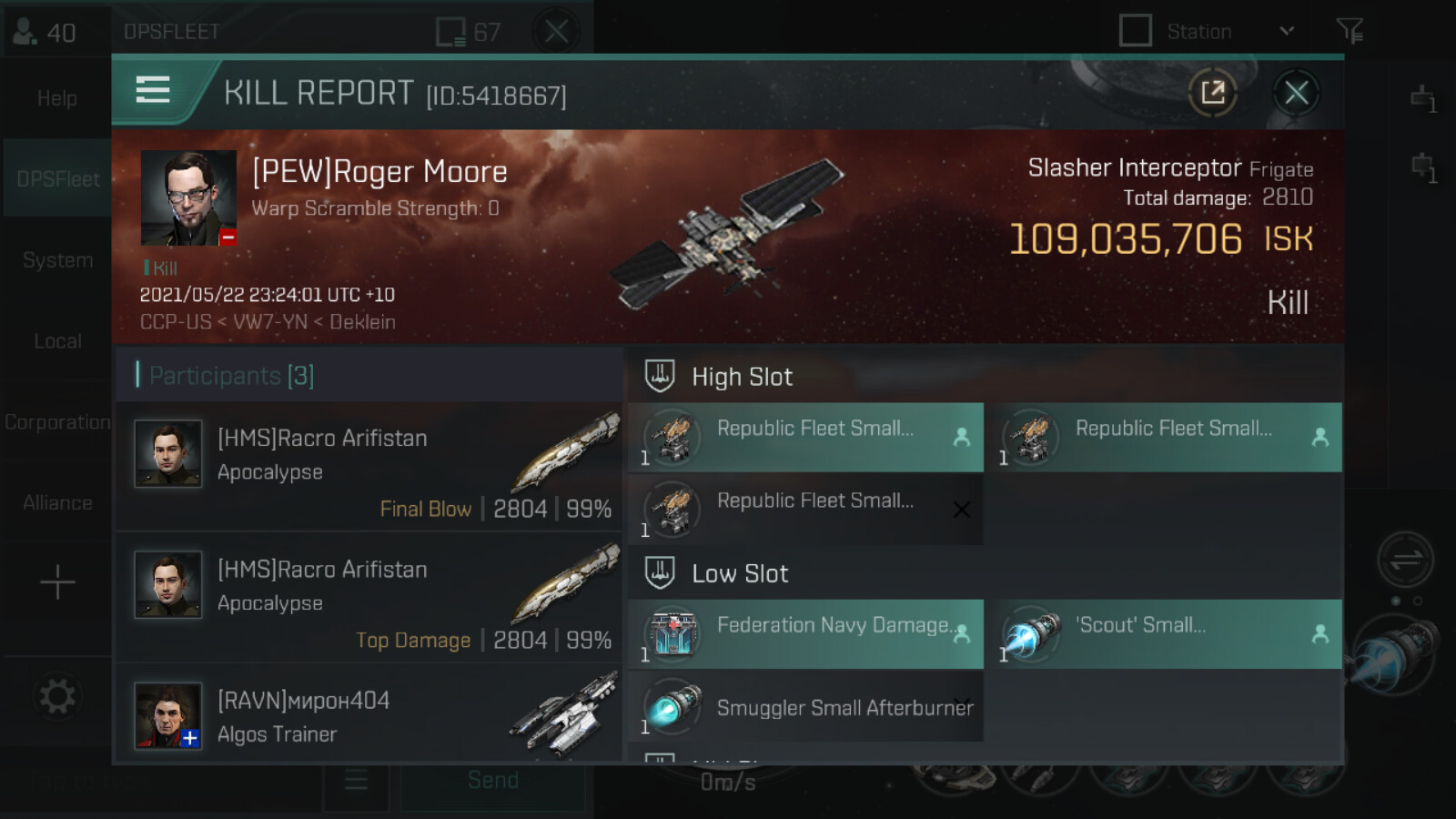Image resolution: width=1456 pixels, height=819 pixels.
Task: Open the System chat channel
Action: click(x=57, y=260)
